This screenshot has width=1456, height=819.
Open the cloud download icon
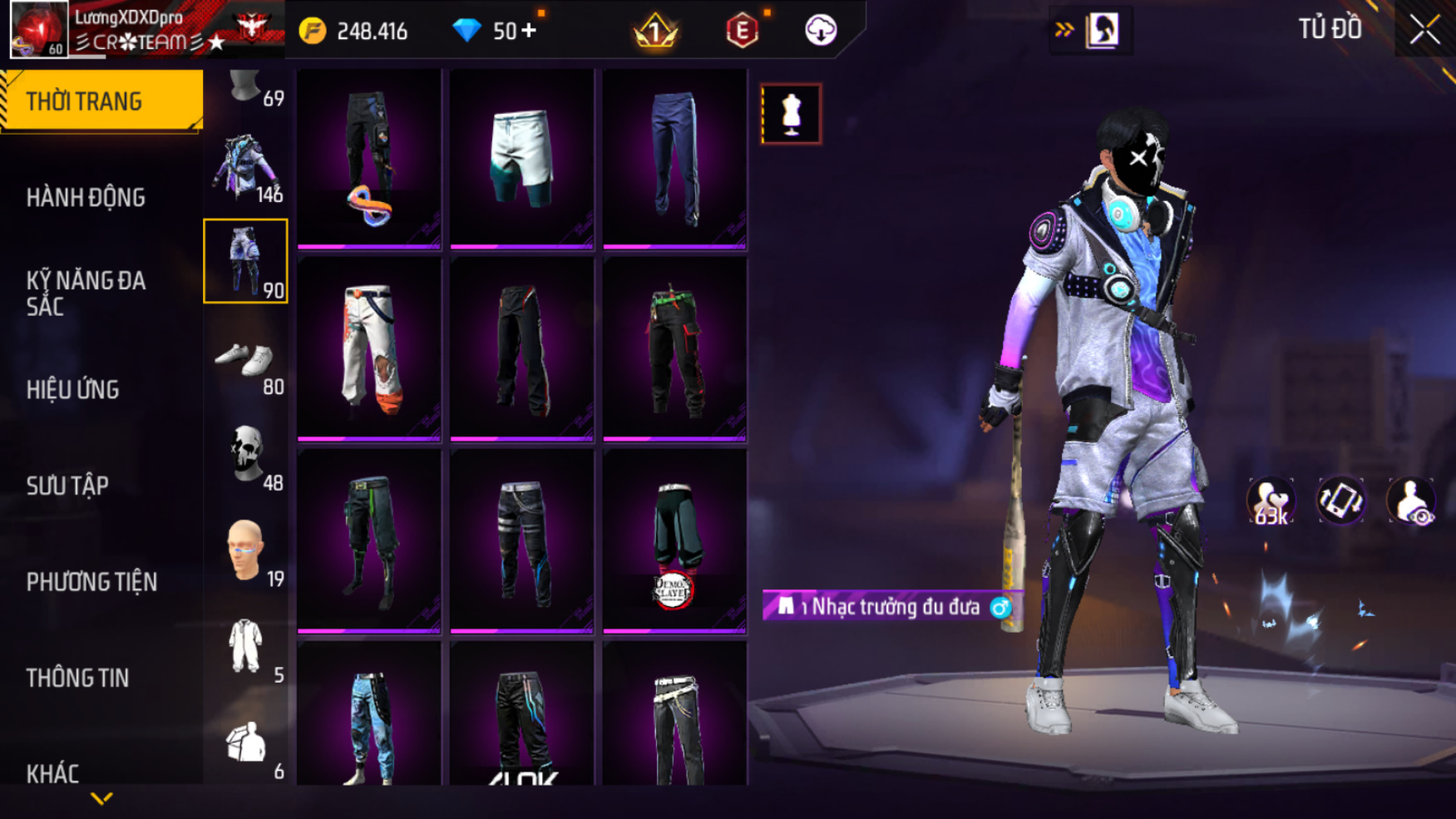821,31
